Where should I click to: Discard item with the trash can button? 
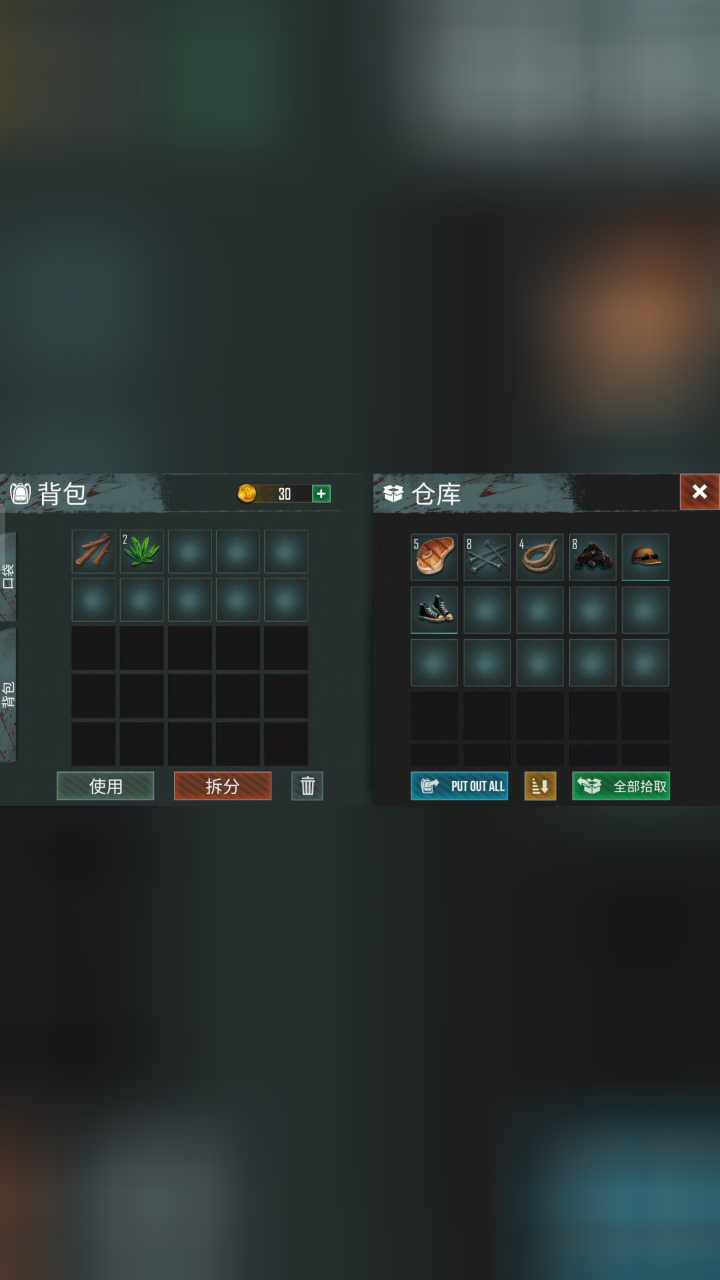pos(307,786)
